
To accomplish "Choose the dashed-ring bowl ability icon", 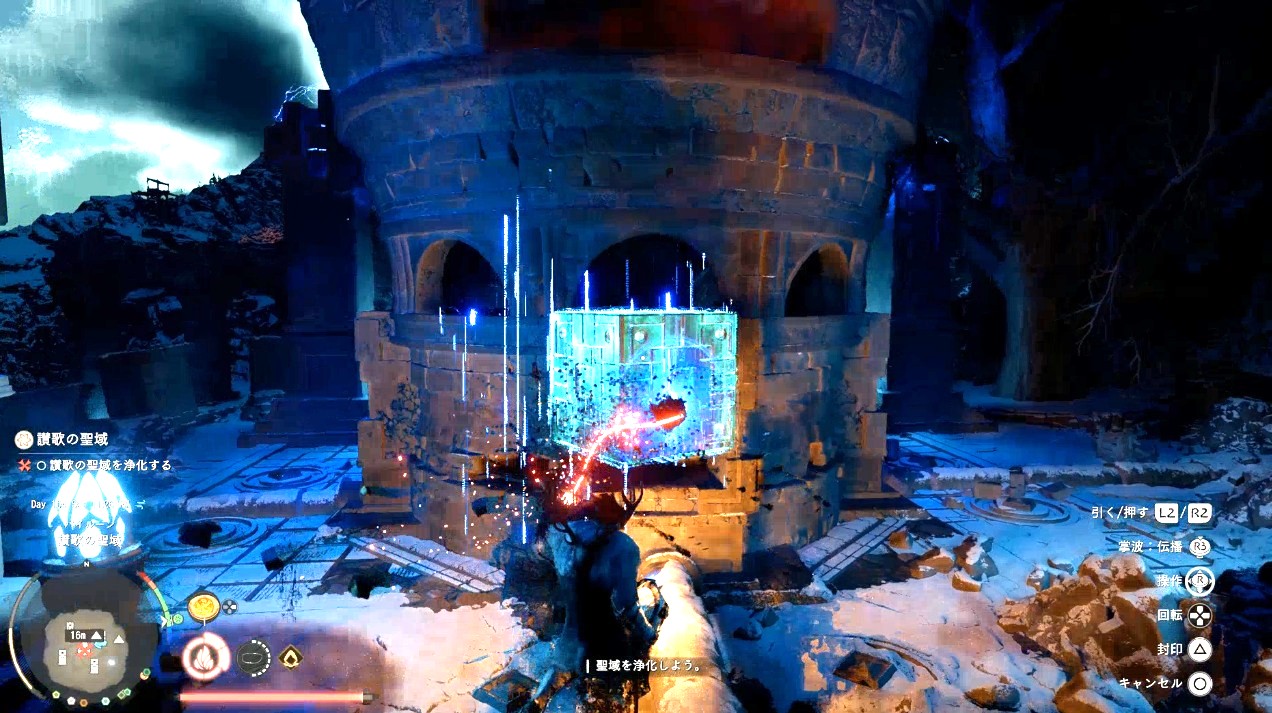I will [253, 657].
